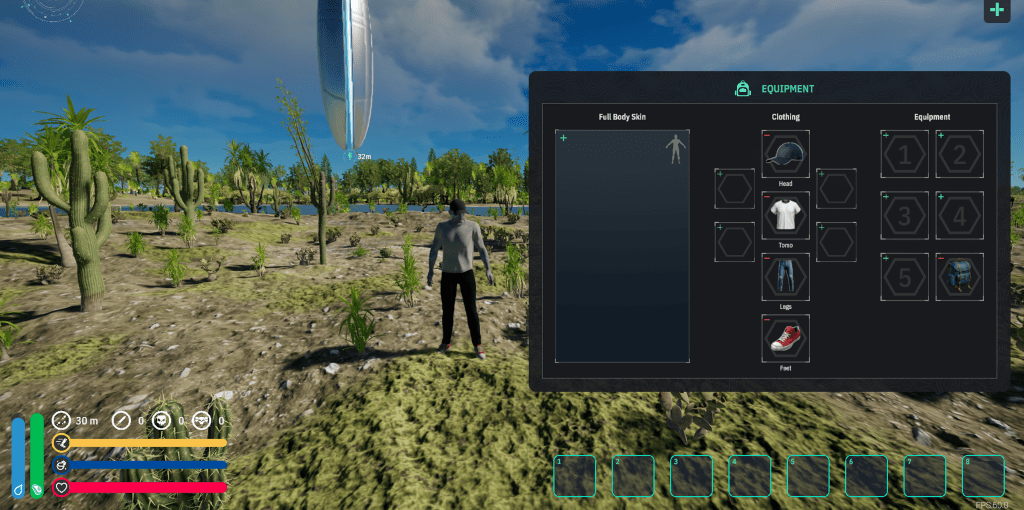The height and width of the screenshot is (510, 1024).
Task: Choose equipment slot number 5
Action: click(x=904, y=277)
